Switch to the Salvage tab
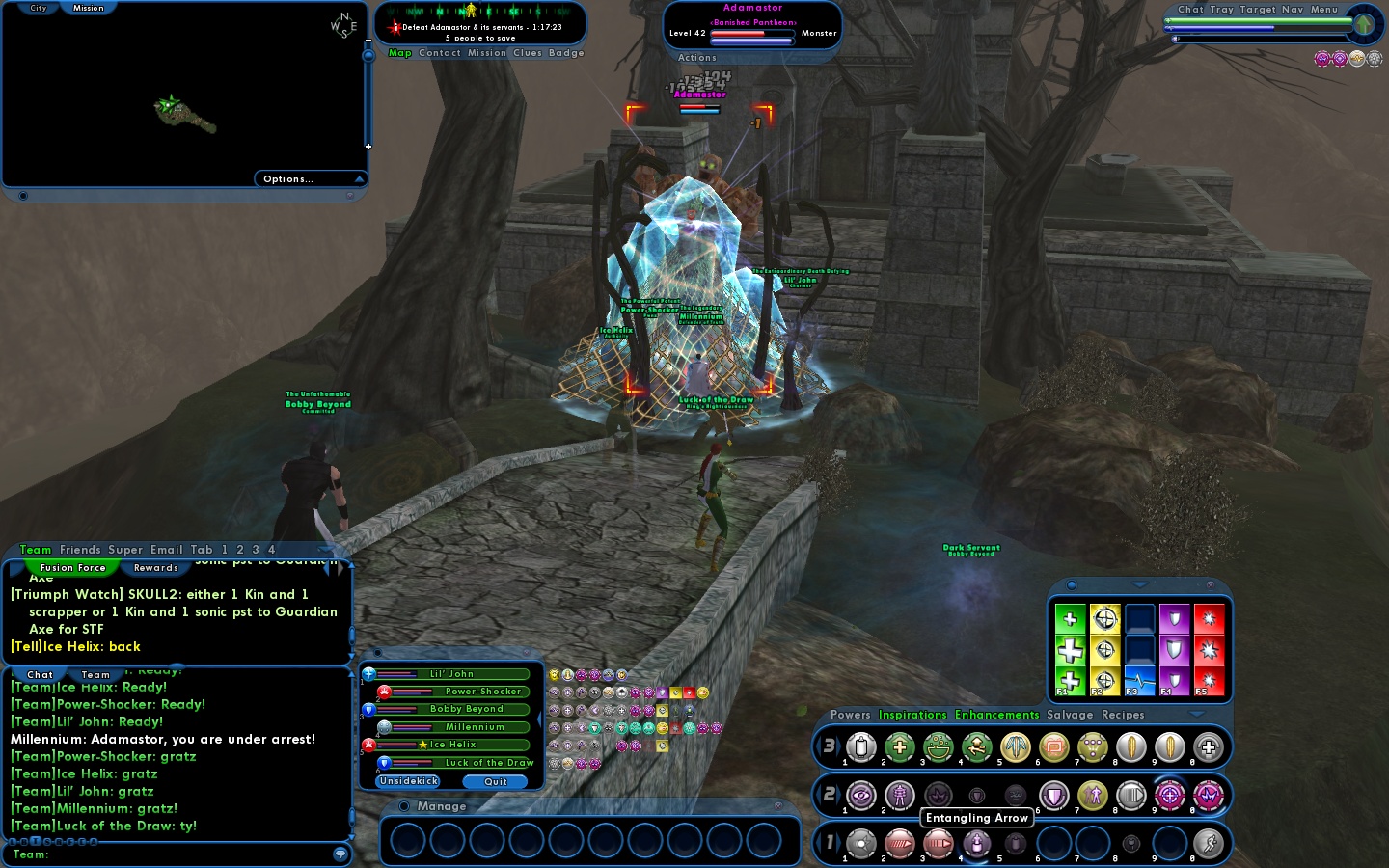 tap(1070, 715)
